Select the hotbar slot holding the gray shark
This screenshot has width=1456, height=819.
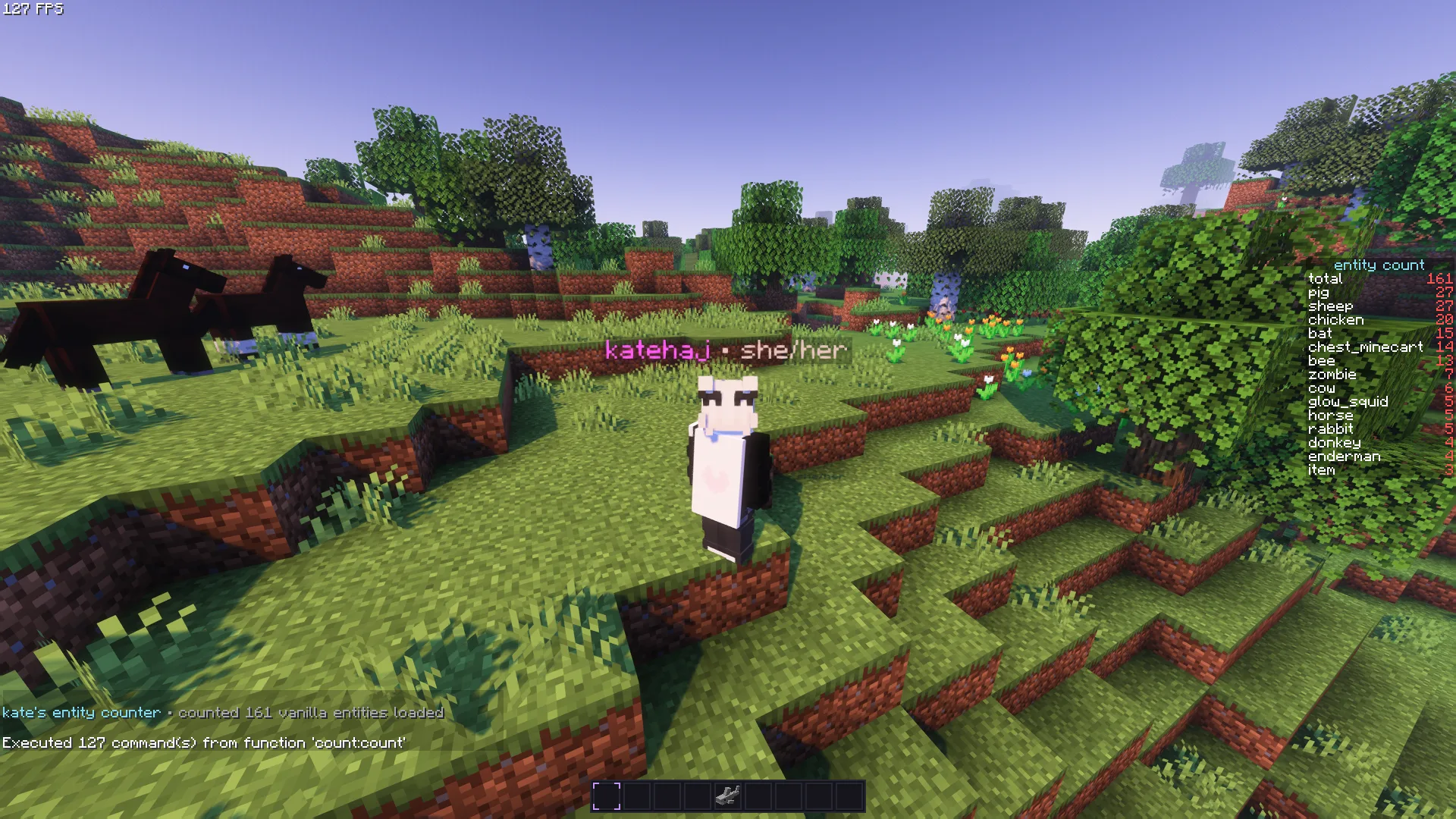click(728, 796)
